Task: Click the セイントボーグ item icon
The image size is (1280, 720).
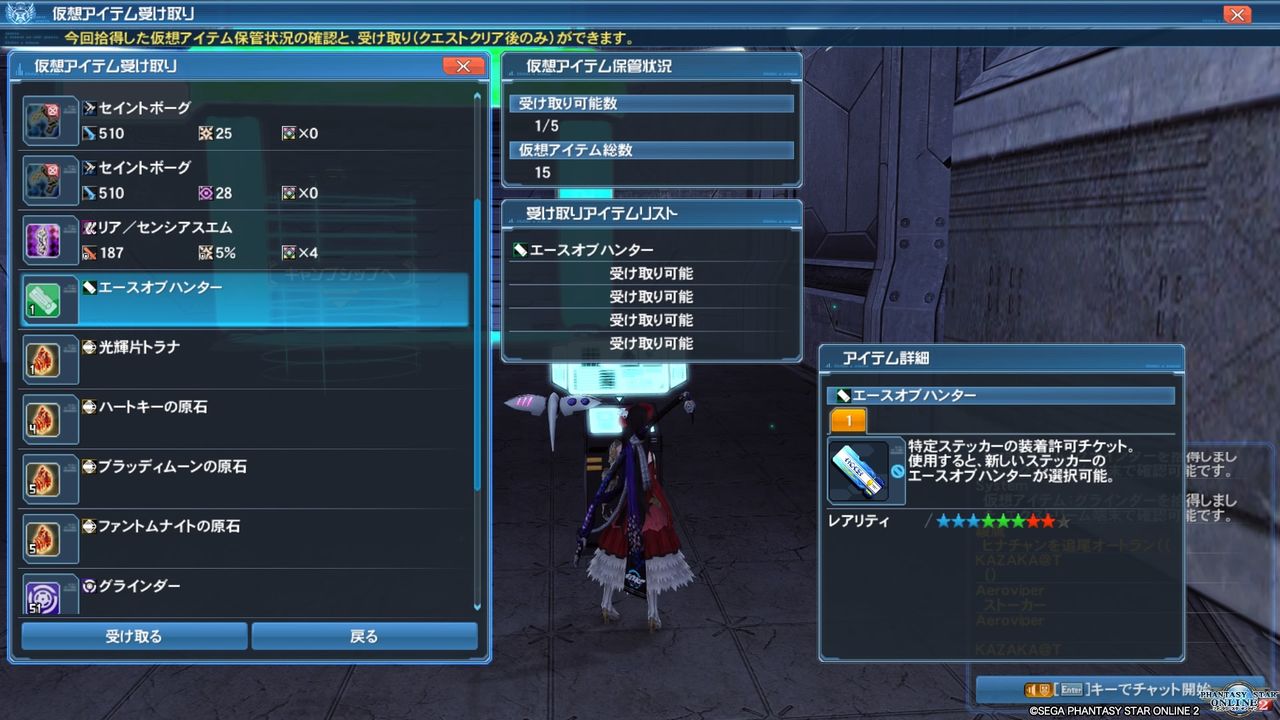Action: pos(48,120)
